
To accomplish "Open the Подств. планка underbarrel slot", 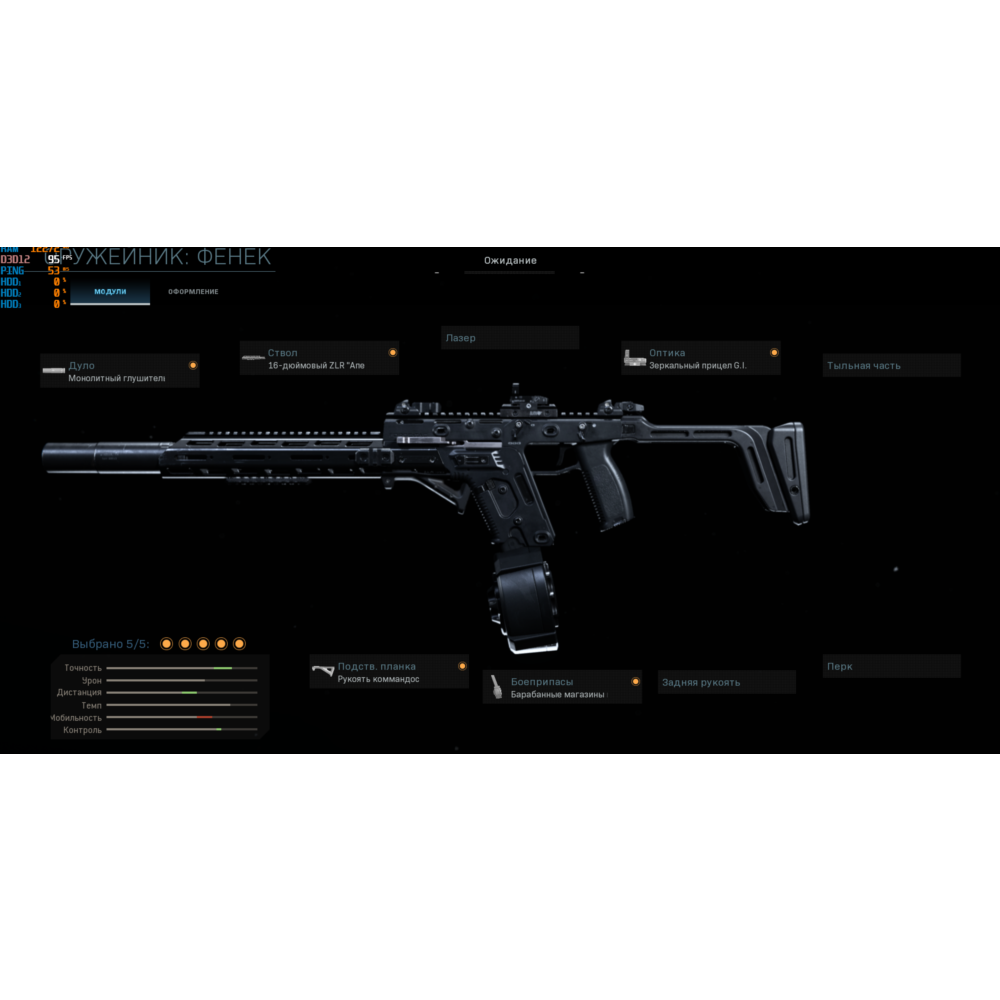I will point(389,672).
